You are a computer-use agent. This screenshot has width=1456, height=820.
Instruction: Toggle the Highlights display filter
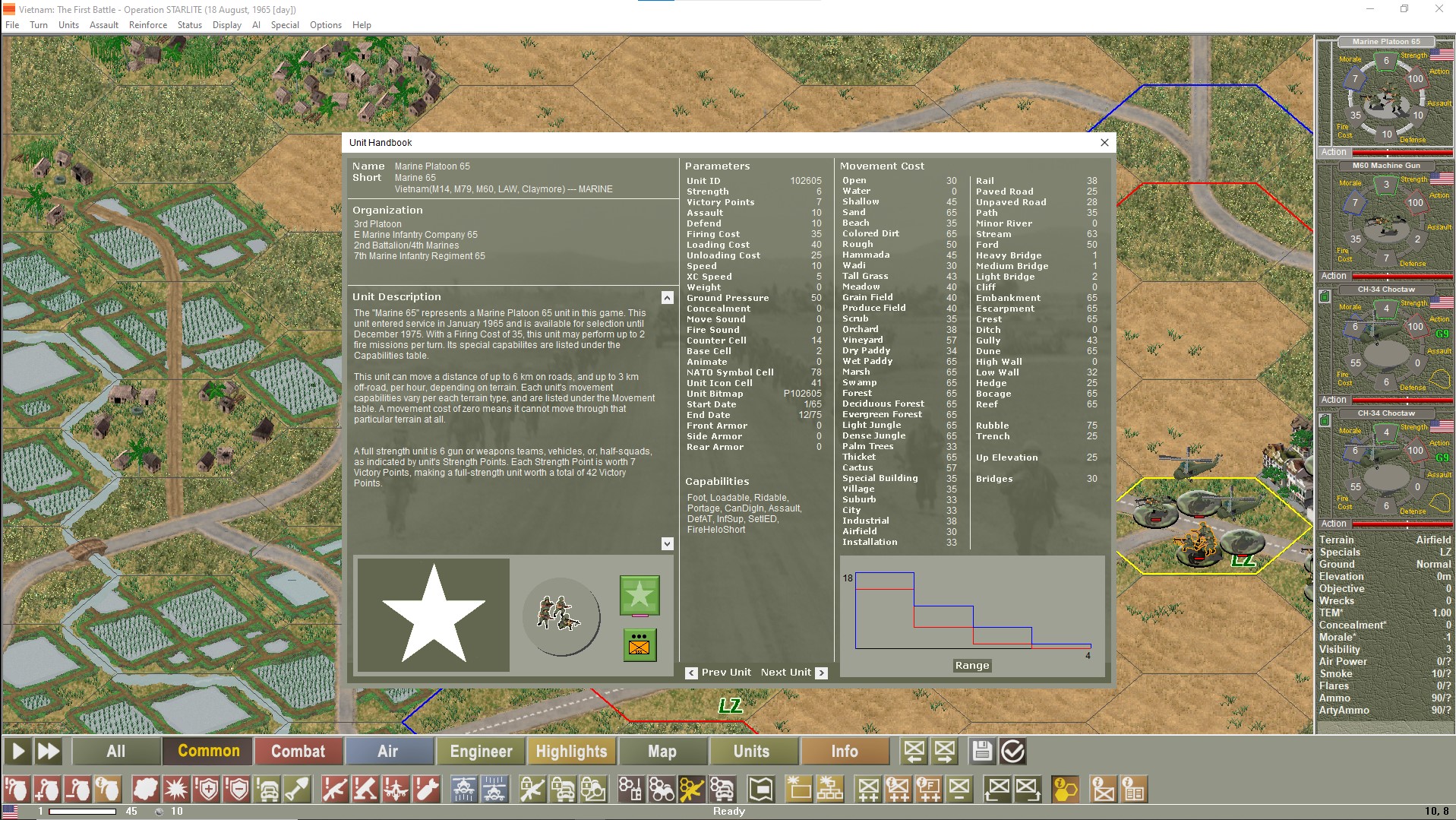[x=572, y=751]
